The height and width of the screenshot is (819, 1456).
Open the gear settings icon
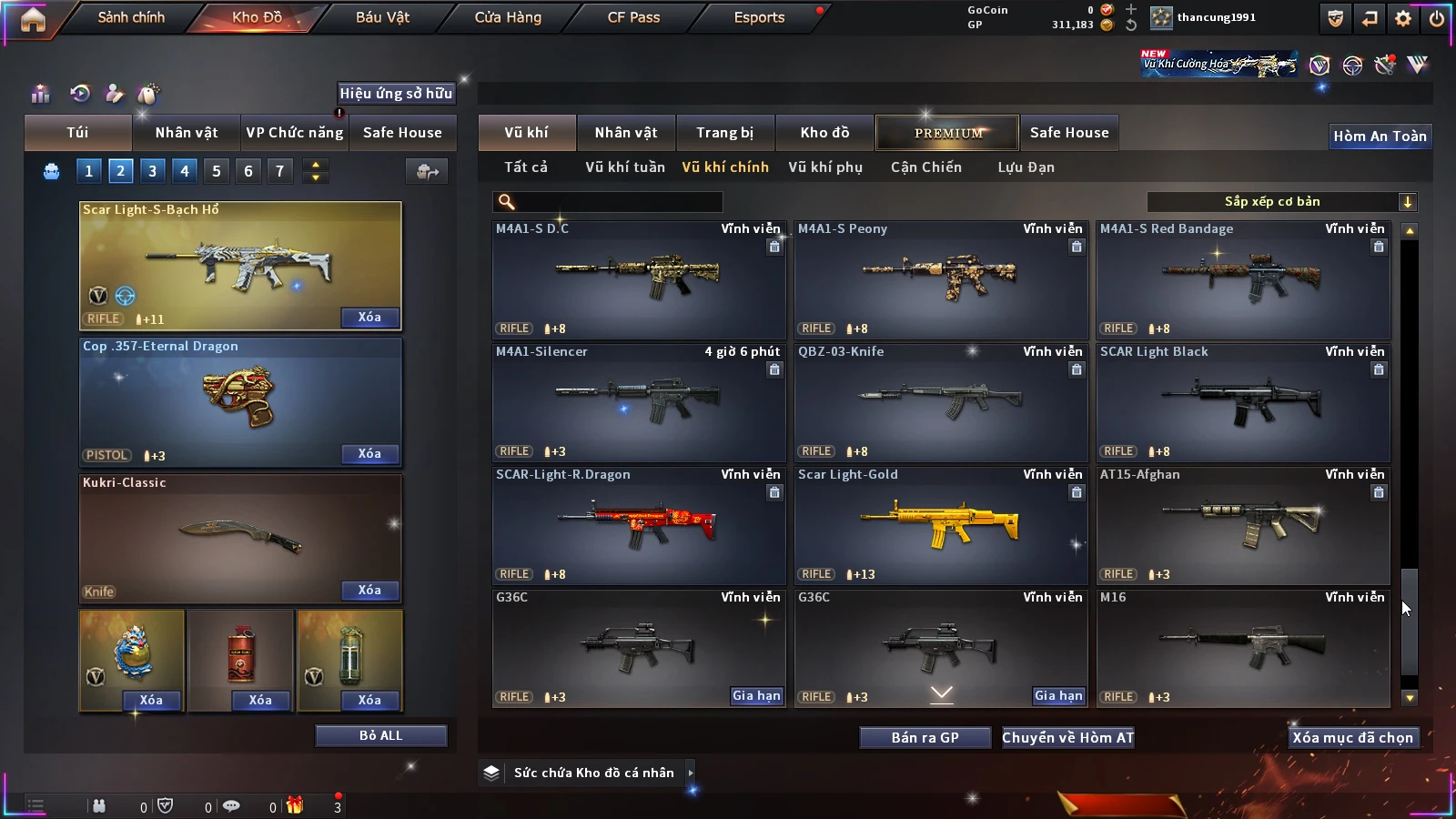click(1403, 18)
